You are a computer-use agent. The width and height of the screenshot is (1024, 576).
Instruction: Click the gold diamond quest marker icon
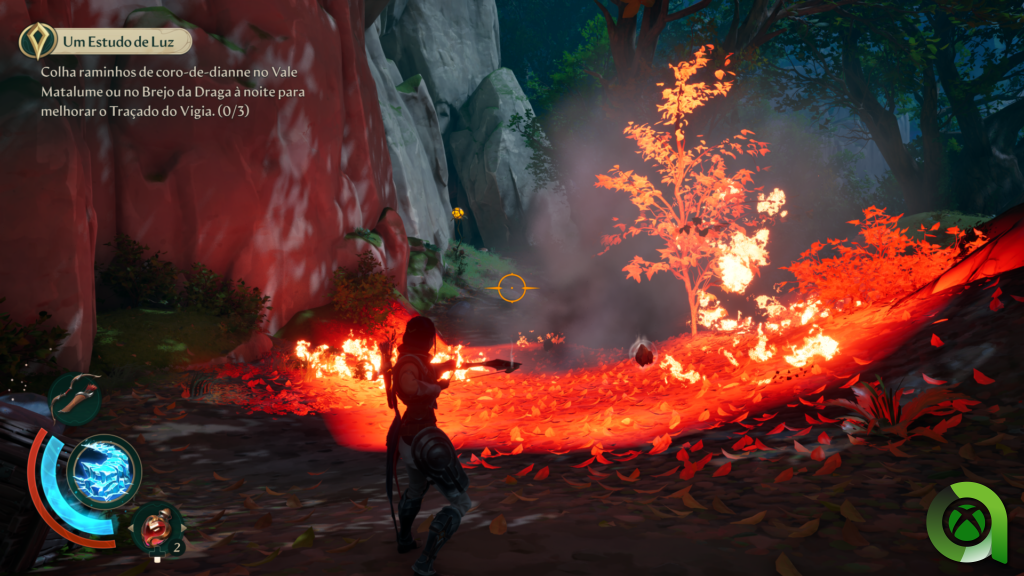click(x=36, y=41)
